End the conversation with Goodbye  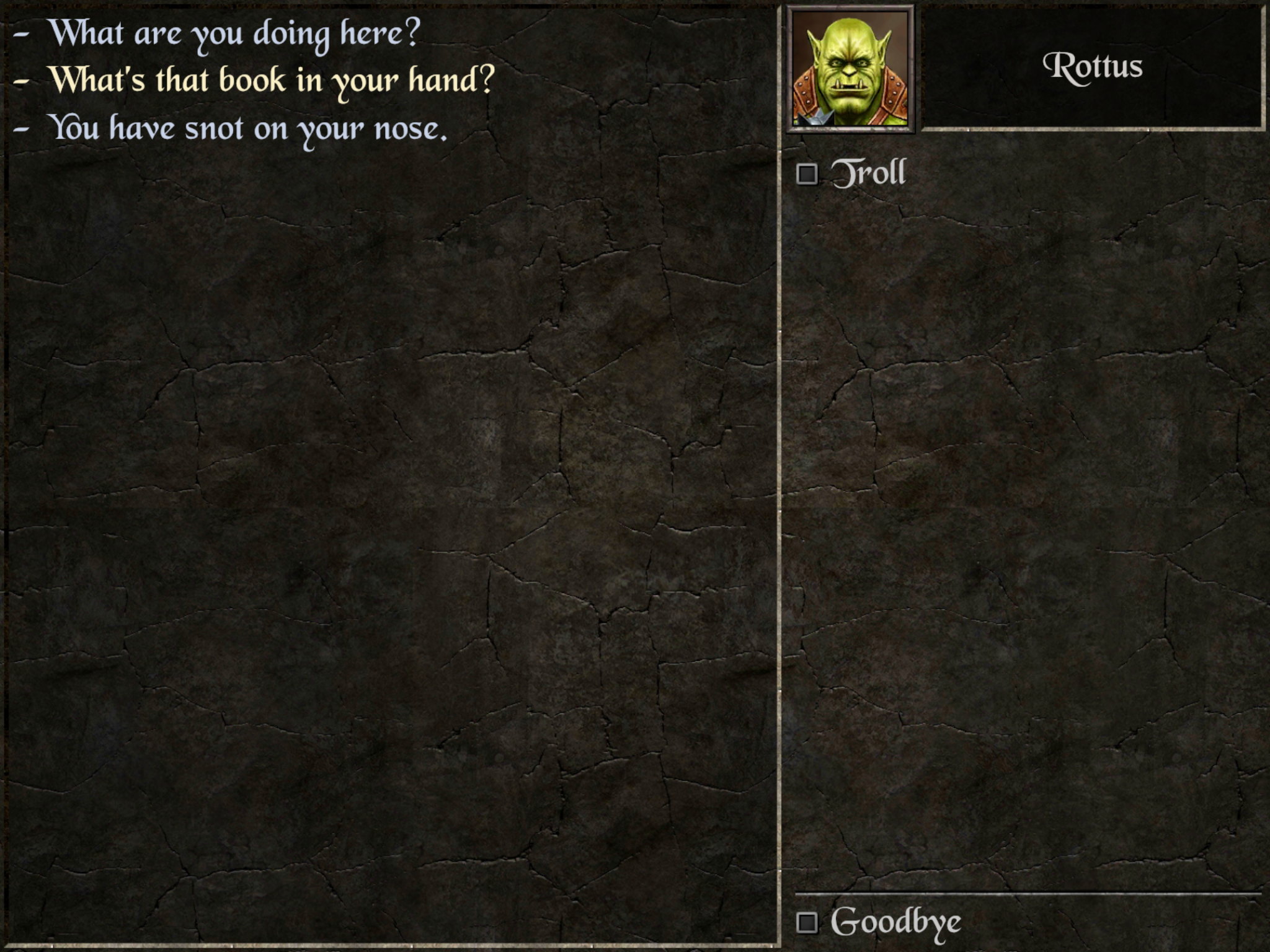pyautogui.click(x=895, y=922)
